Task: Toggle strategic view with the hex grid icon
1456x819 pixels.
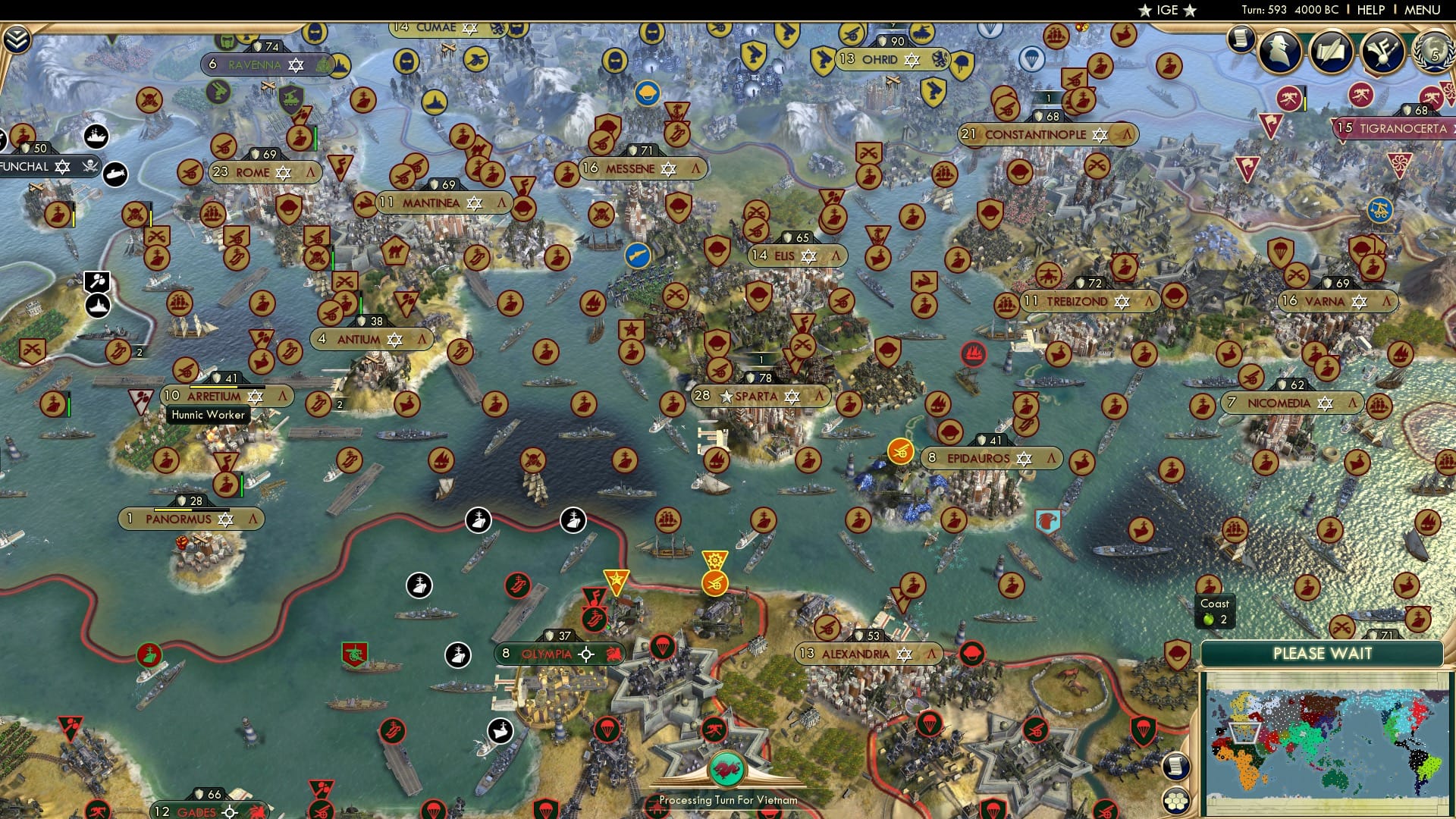Action: pos(1176,802)
